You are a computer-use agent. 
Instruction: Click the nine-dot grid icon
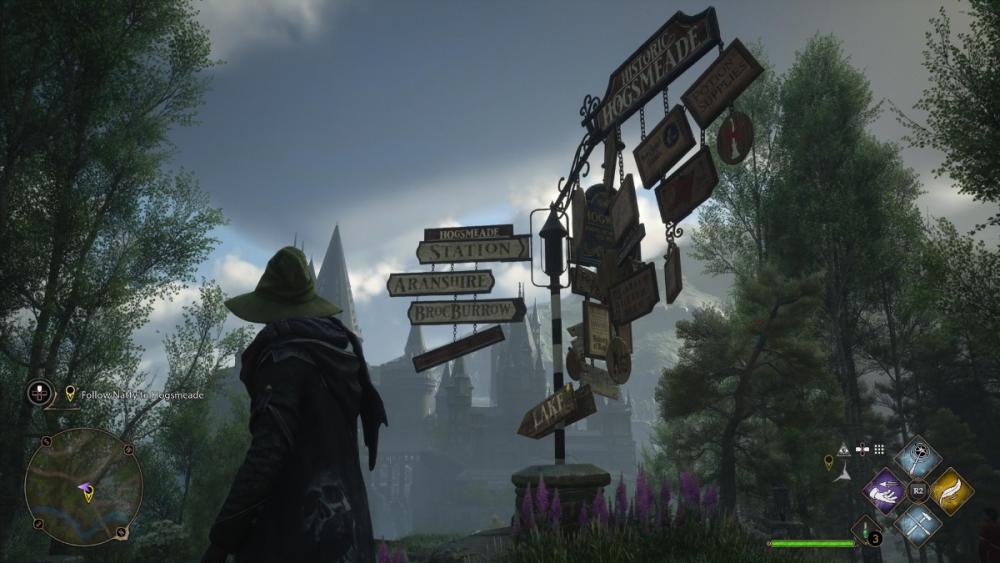[x=879, y=450]
